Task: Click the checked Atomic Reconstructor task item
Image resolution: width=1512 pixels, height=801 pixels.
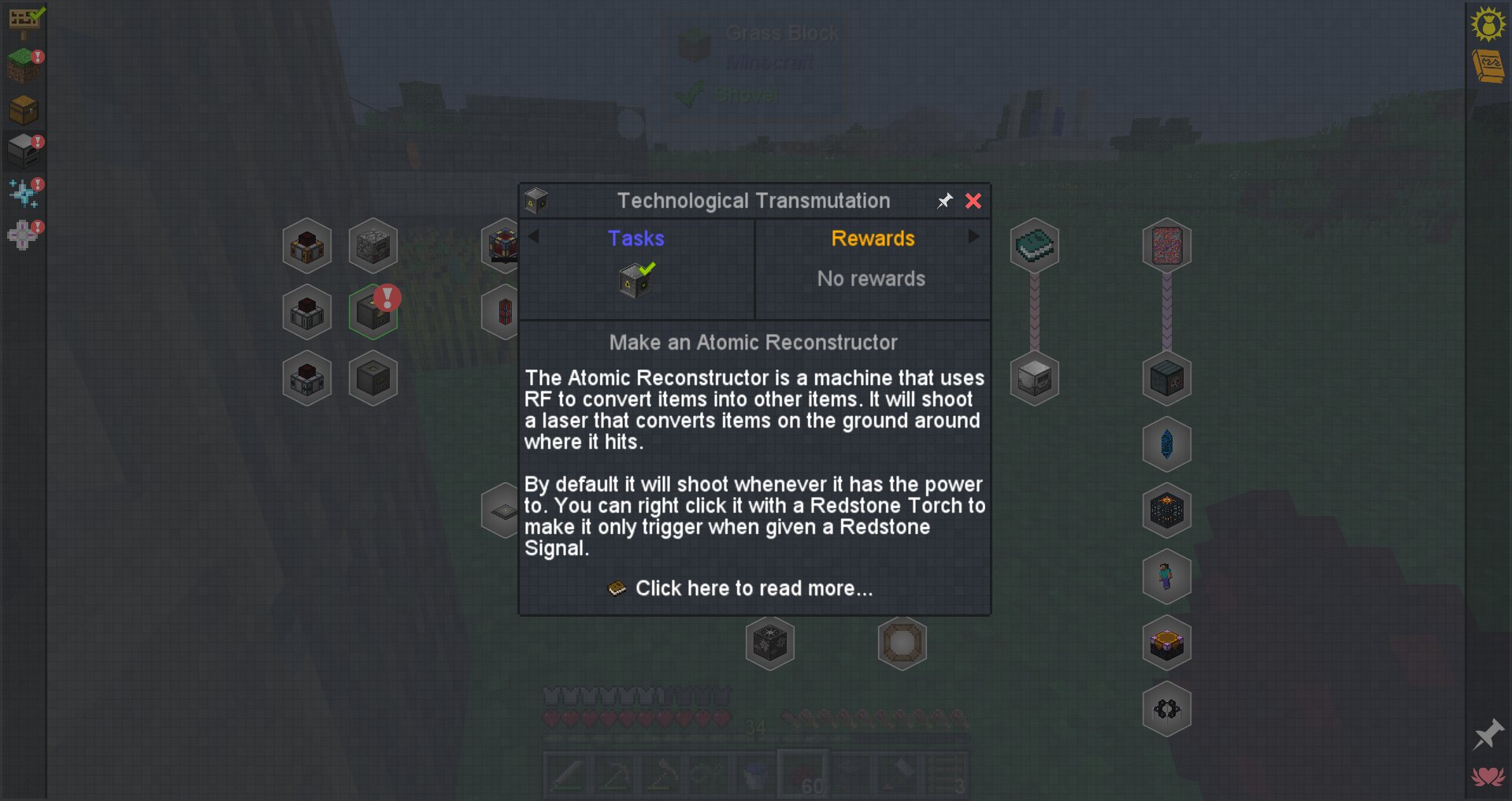Action: click(635, 280)
